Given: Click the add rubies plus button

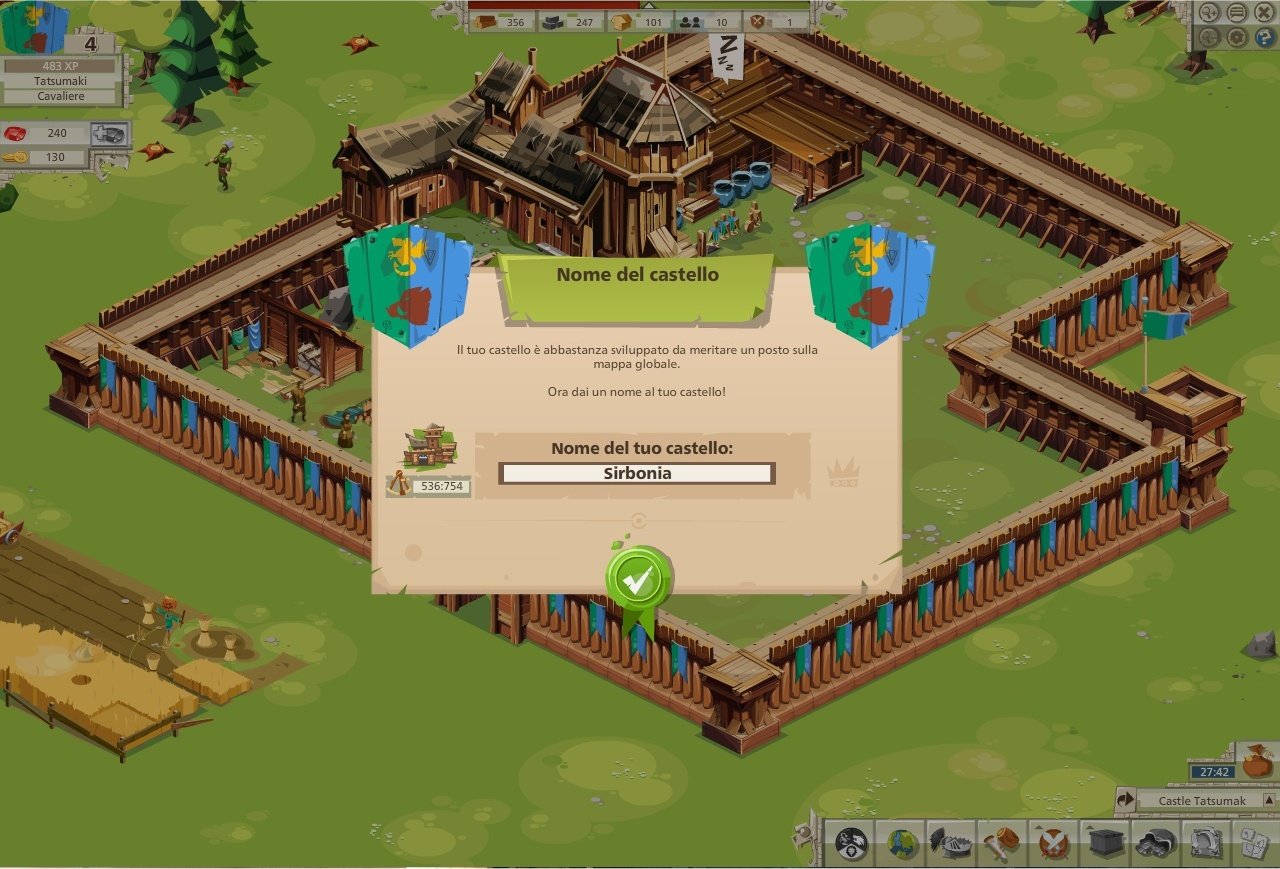Looking at the screenshot, I should coord(109,134).
